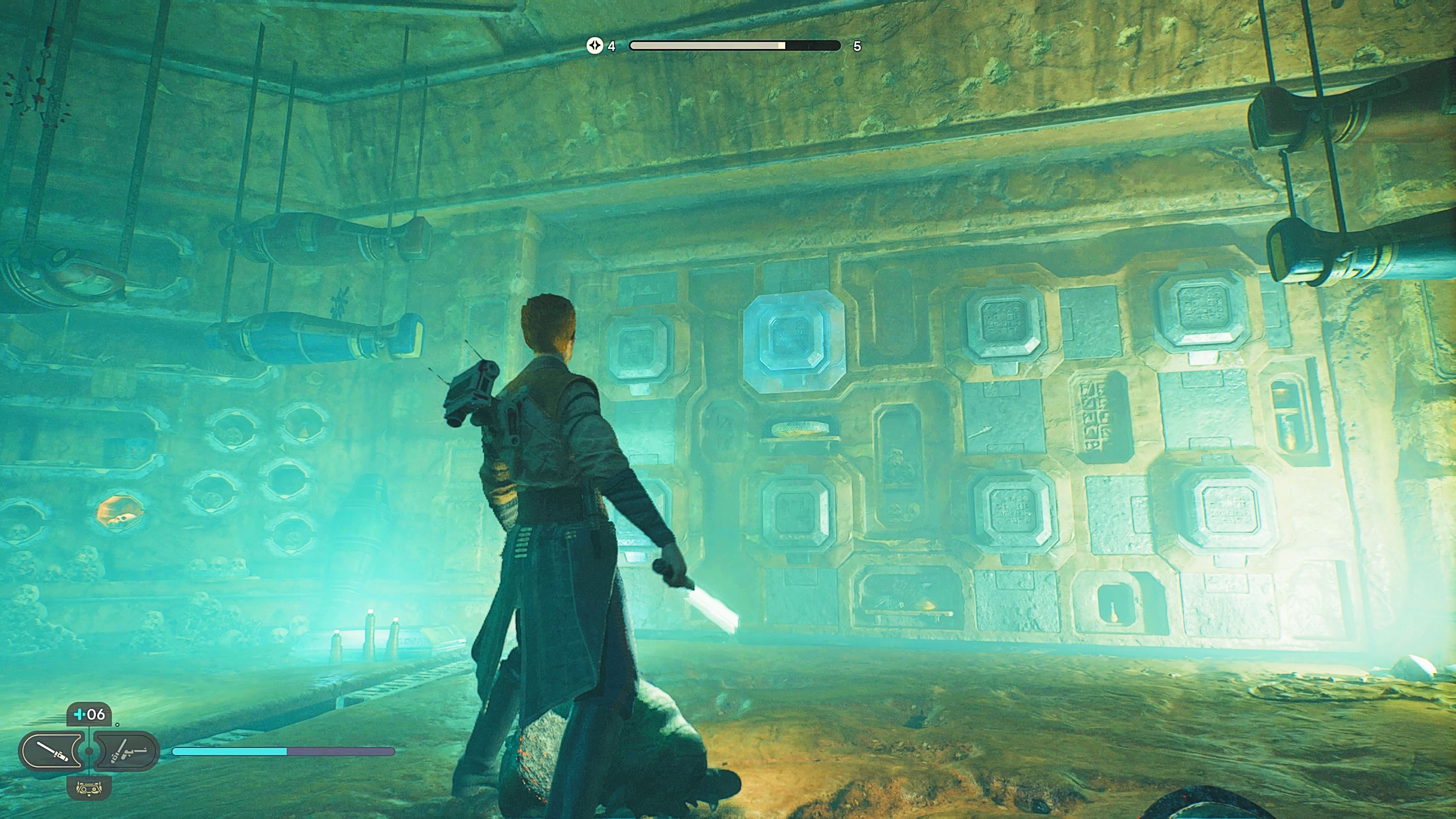Switch to the blaster stance icon
The image size is (1456, 819).
(126, 751)
